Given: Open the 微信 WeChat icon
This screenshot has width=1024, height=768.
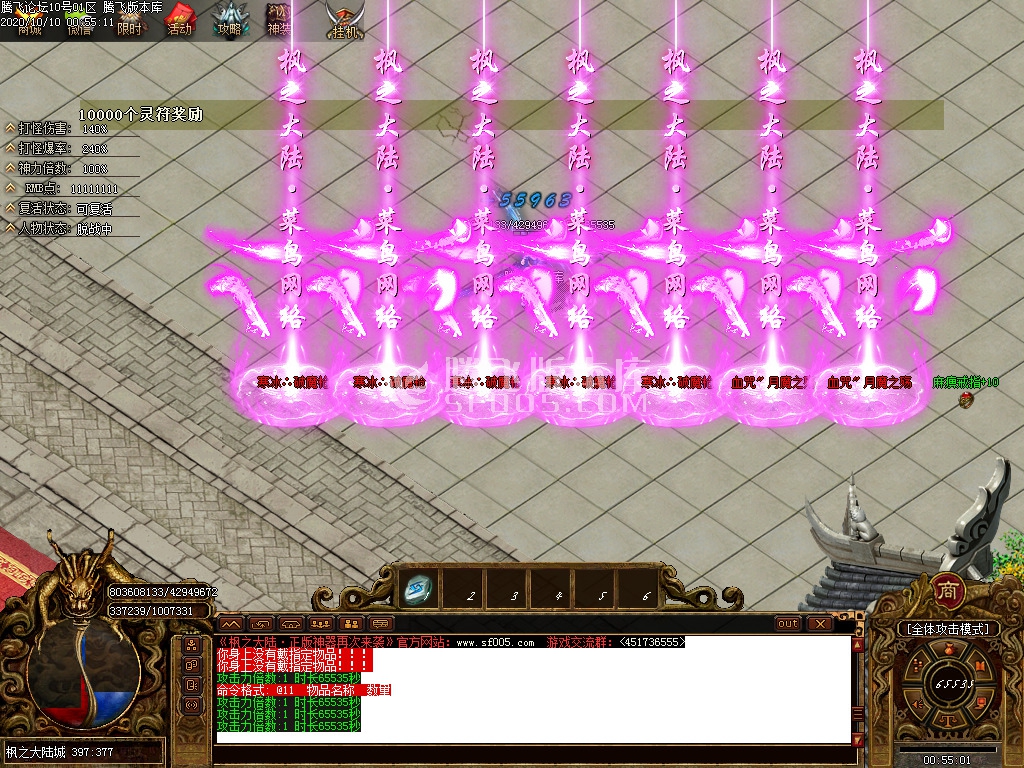Looking at the screenshot, I should click(80, 28).
